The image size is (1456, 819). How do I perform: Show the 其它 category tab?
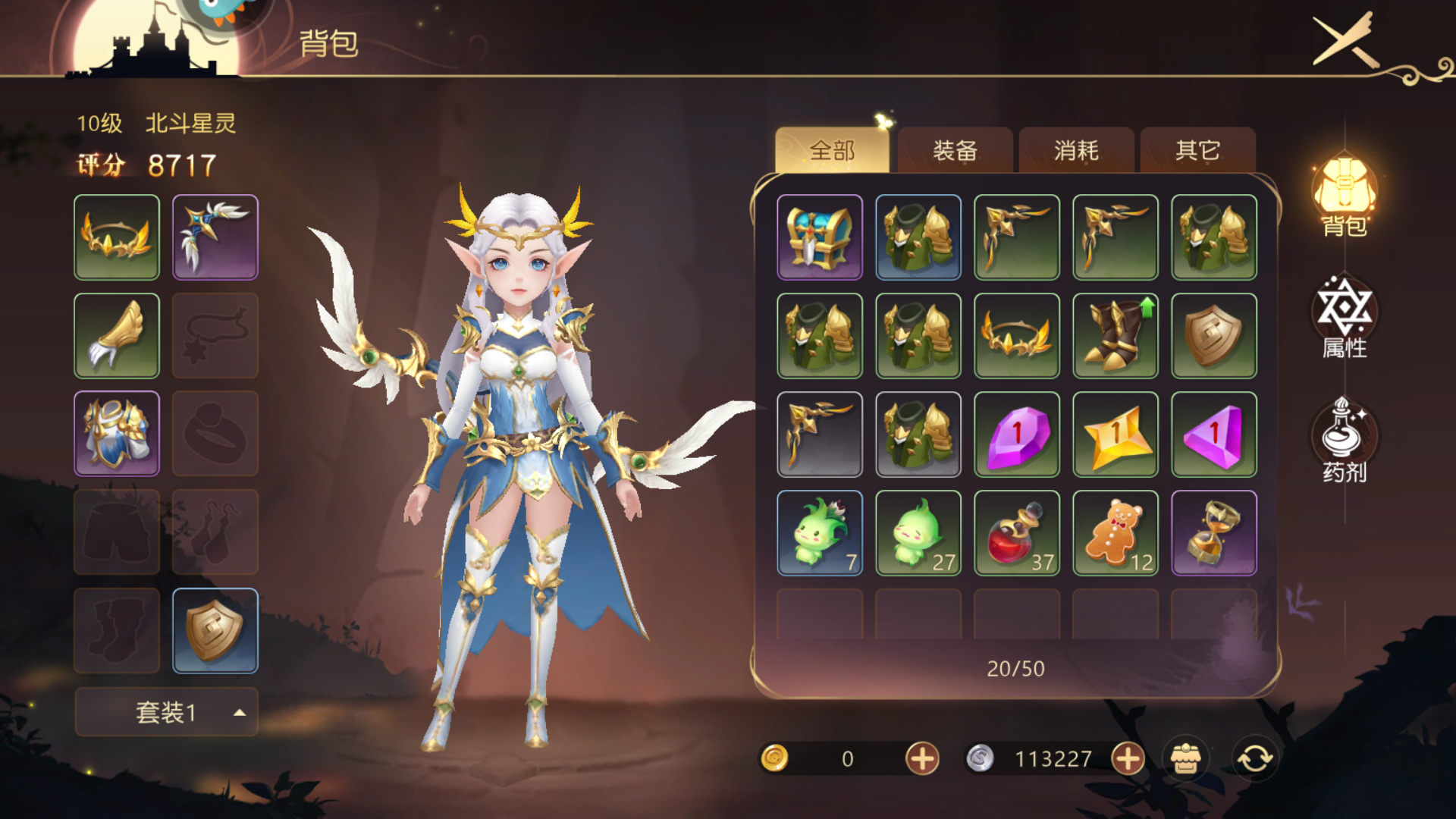point(1197,150)
